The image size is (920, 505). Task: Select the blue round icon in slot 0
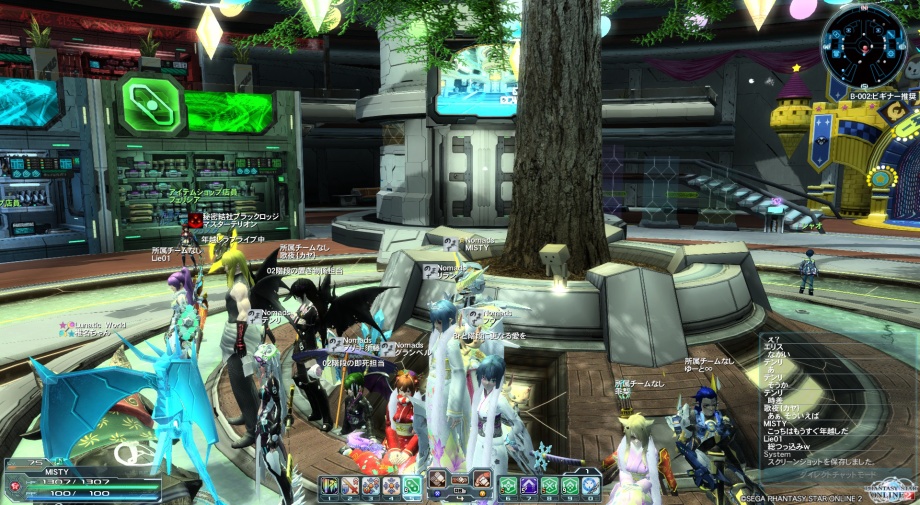tap(591, 486)
